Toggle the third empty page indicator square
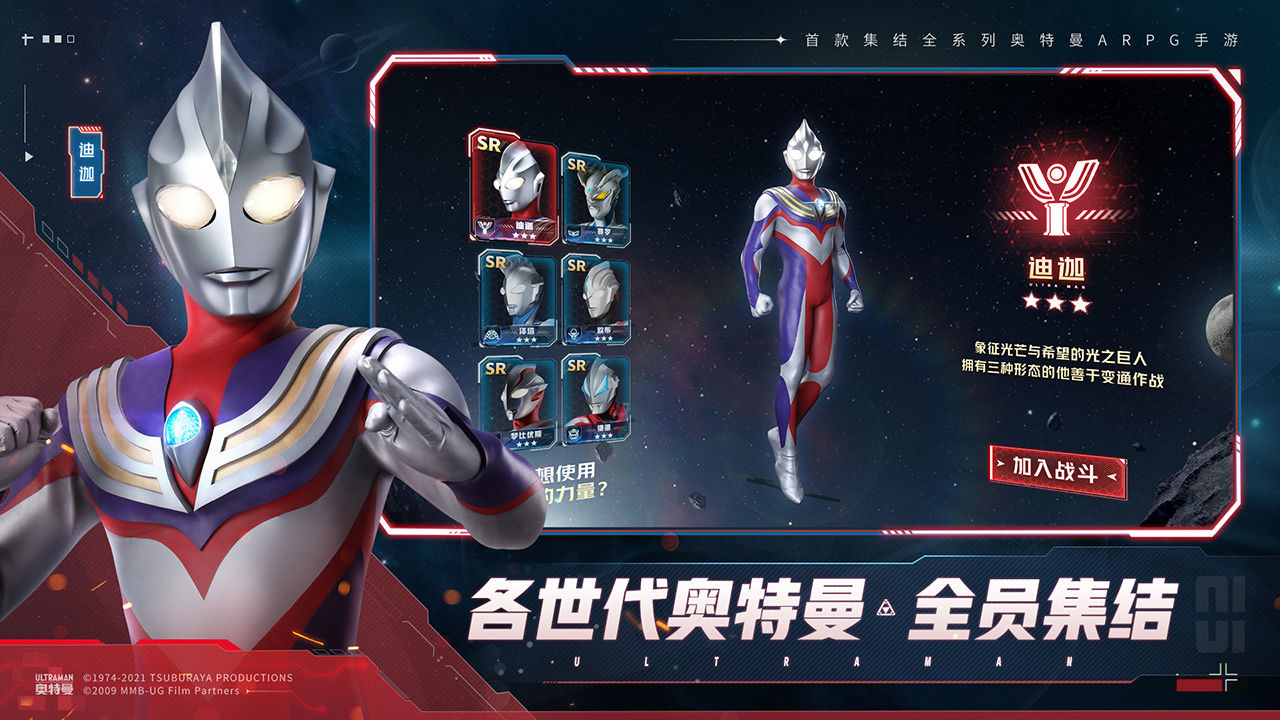This screenshot has height=720, width=1280. click(x=71, y=39)
